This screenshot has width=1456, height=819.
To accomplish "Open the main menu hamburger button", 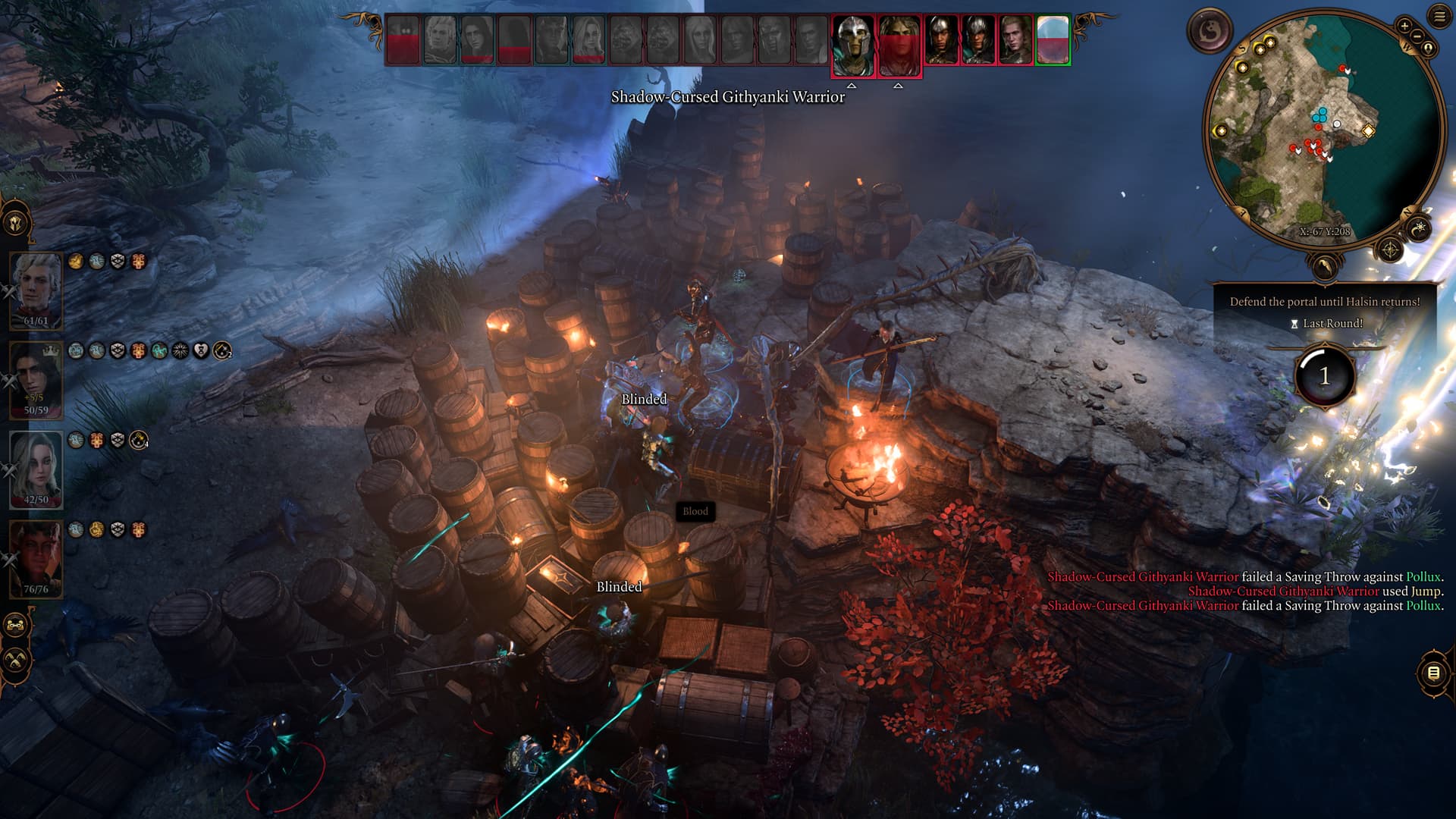I will (x=1440, y=16).
